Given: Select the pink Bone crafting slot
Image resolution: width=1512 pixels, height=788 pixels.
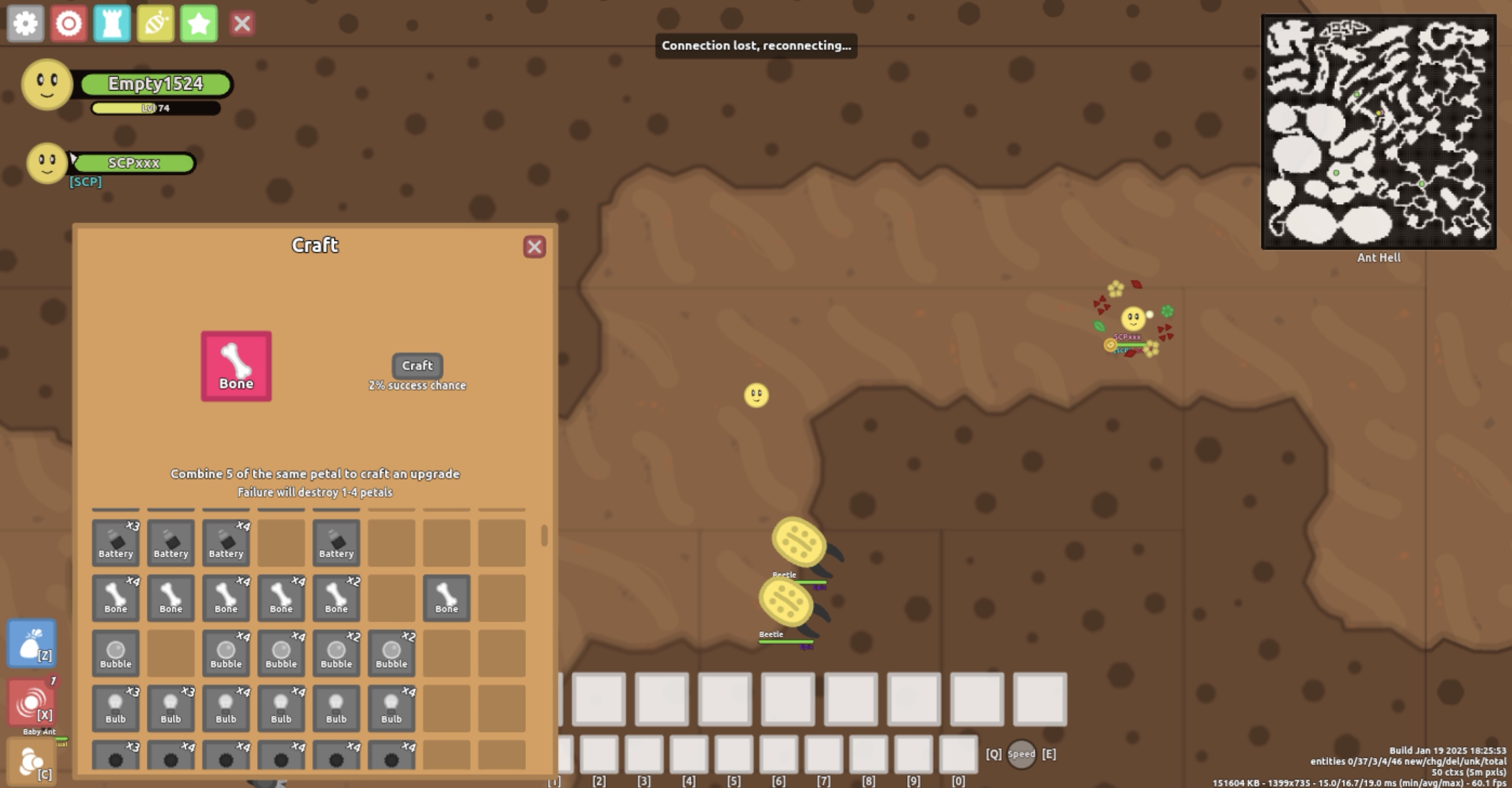Looking at the screenshot, I should coord(236,366).
